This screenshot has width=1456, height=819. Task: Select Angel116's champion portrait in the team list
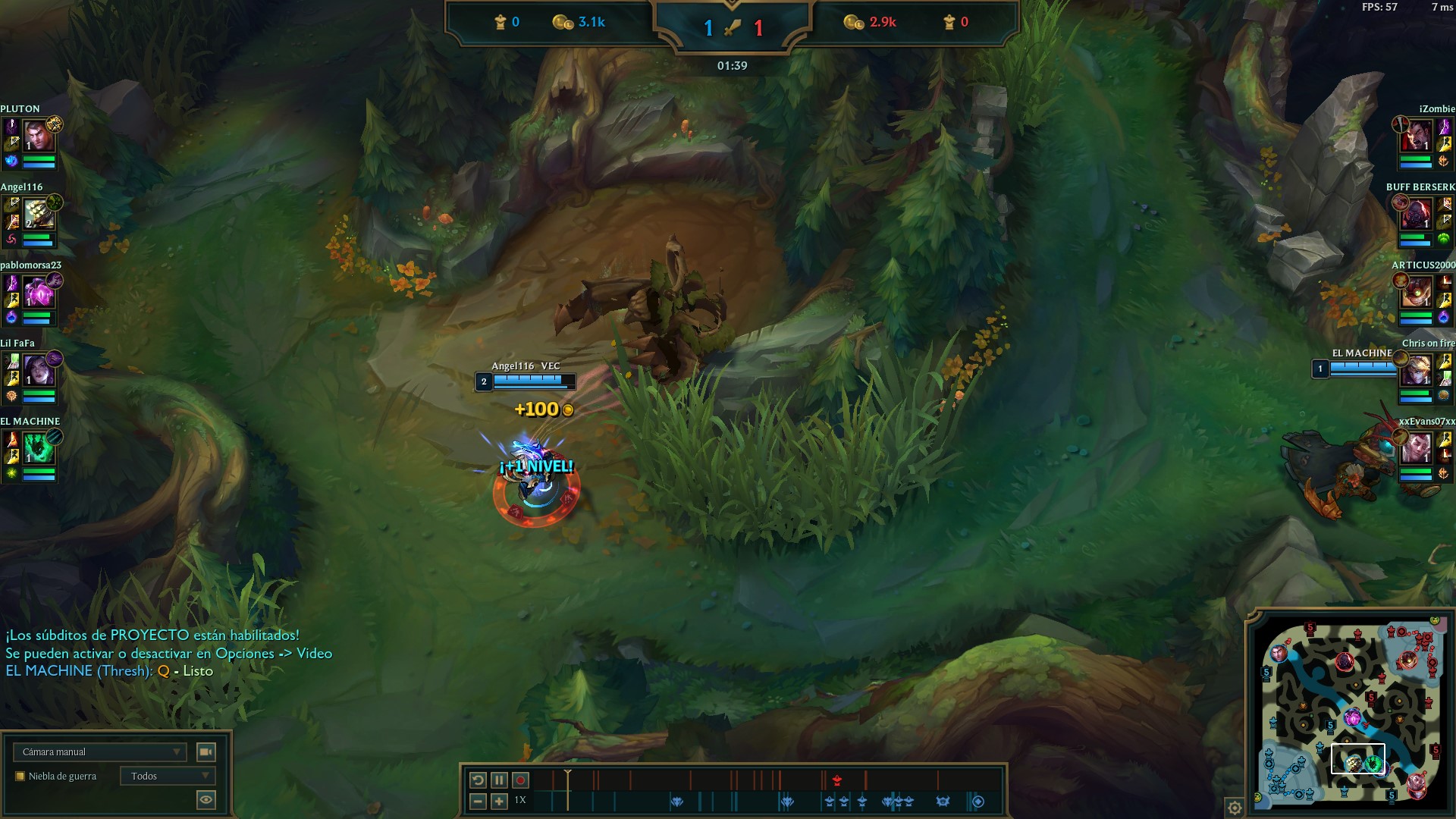coord(39,215)
